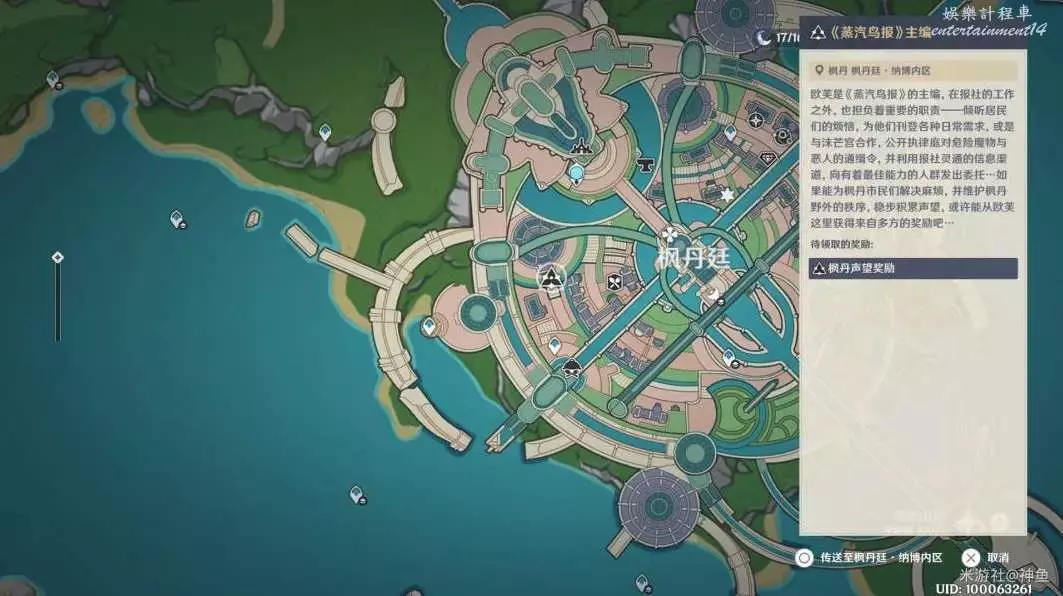Choose the black three-spired landmark icon
Image resolution: width=1063 pixels, height=596 pixels.
[x=579, y=149]
